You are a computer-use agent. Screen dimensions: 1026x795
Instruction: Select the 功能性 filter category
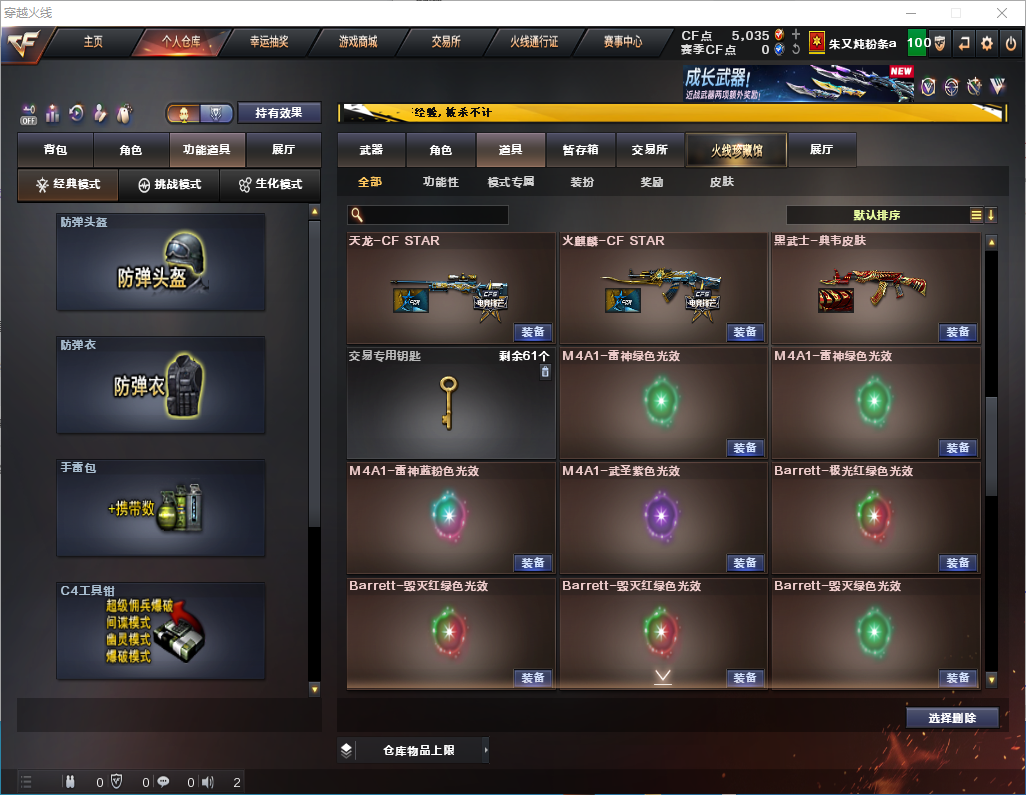(440, 182)
